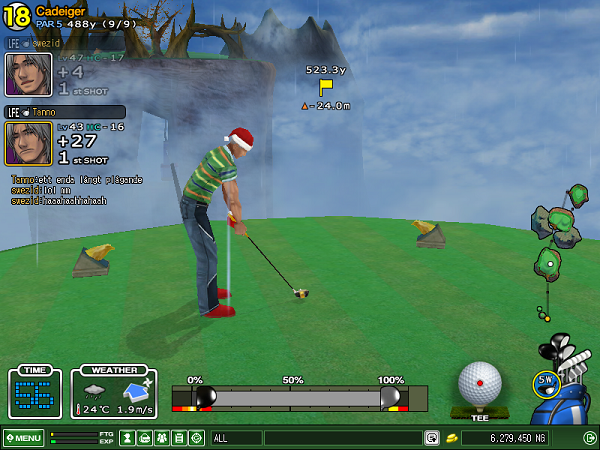
Task: Select the SW club in the golf bag
Action: pyautogui.click(x=545, y=382)
